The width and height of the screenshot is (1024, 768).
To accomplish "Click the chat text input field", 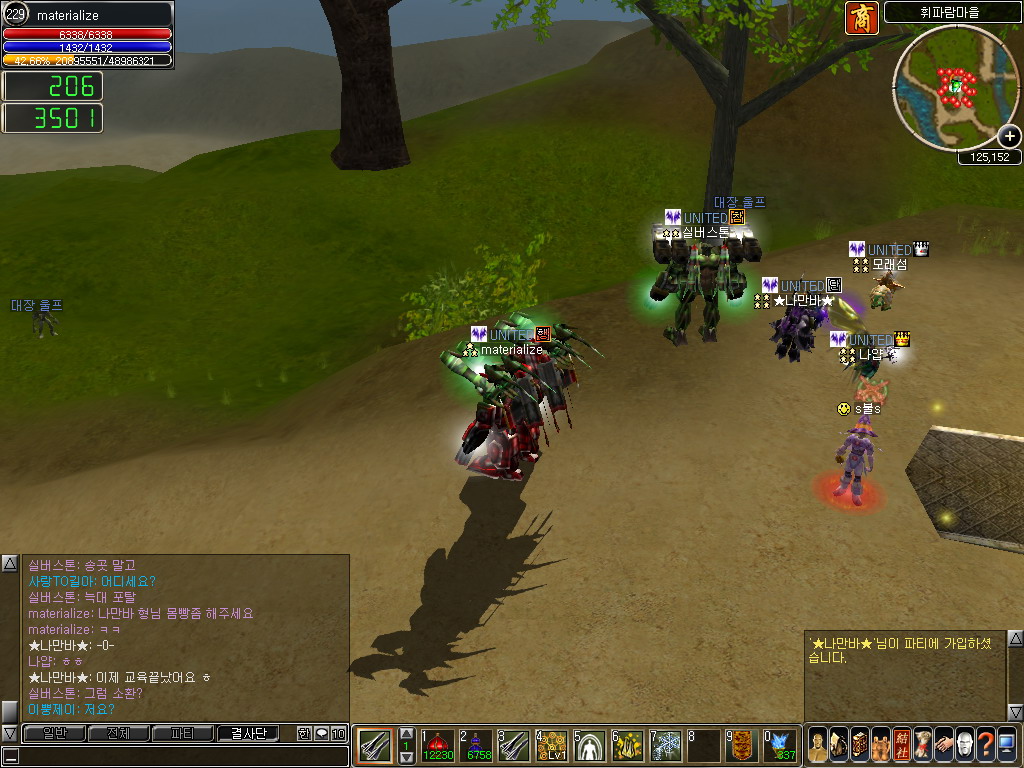I will point(175,756).
